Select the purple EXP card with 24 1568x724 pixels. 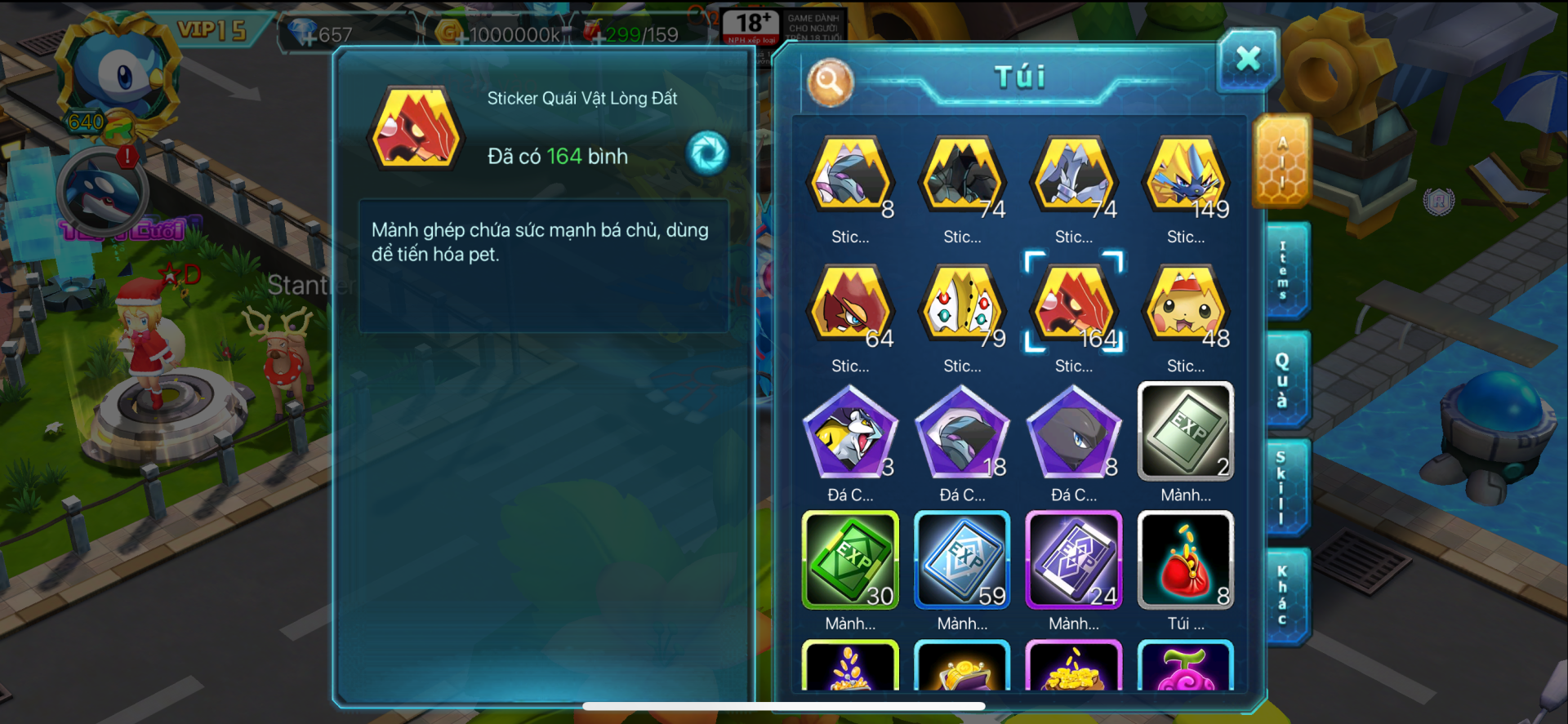tap(1074, 561)
